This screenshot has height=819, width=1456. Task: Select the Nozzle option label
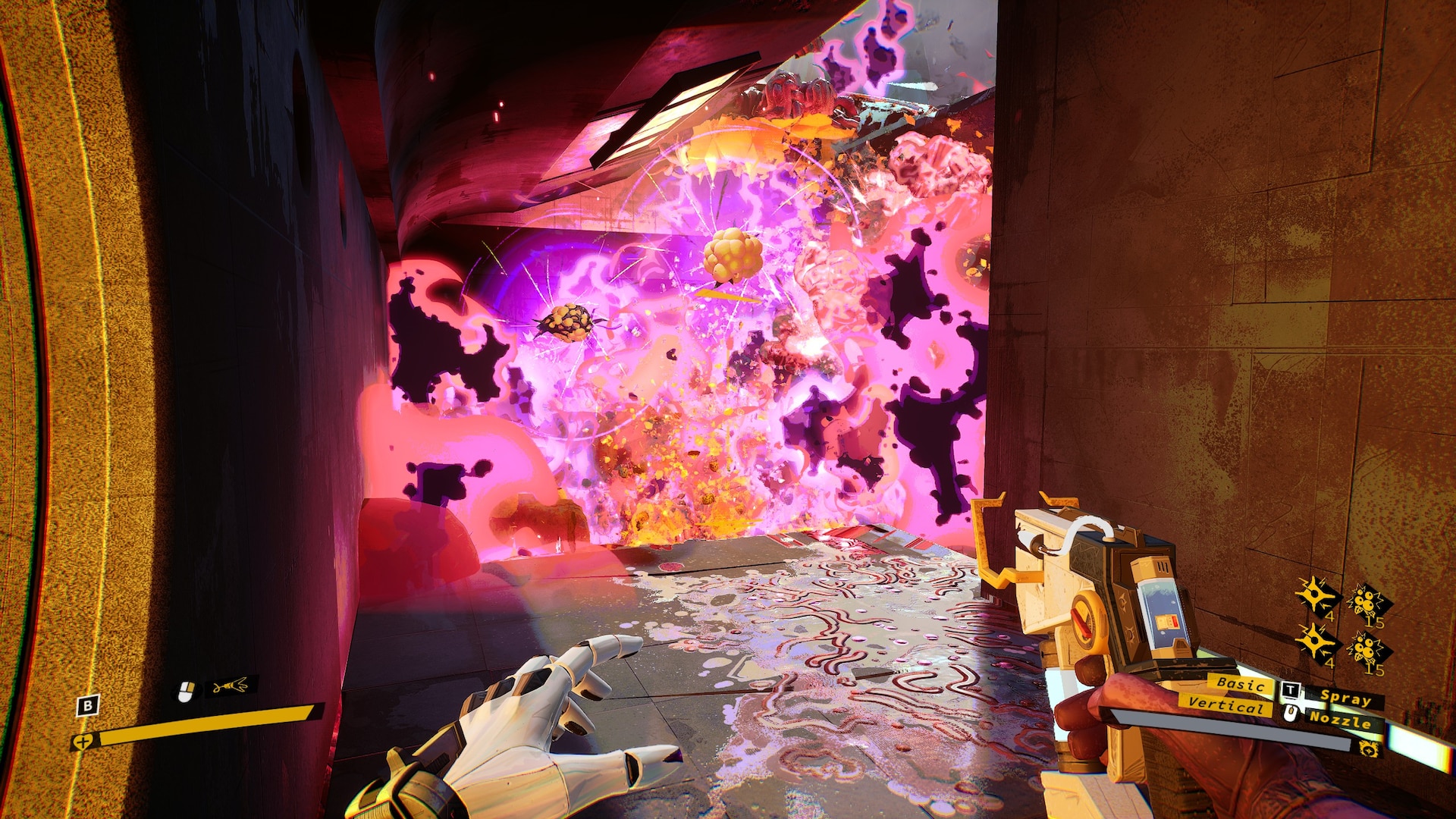[x=1340, y=719]
